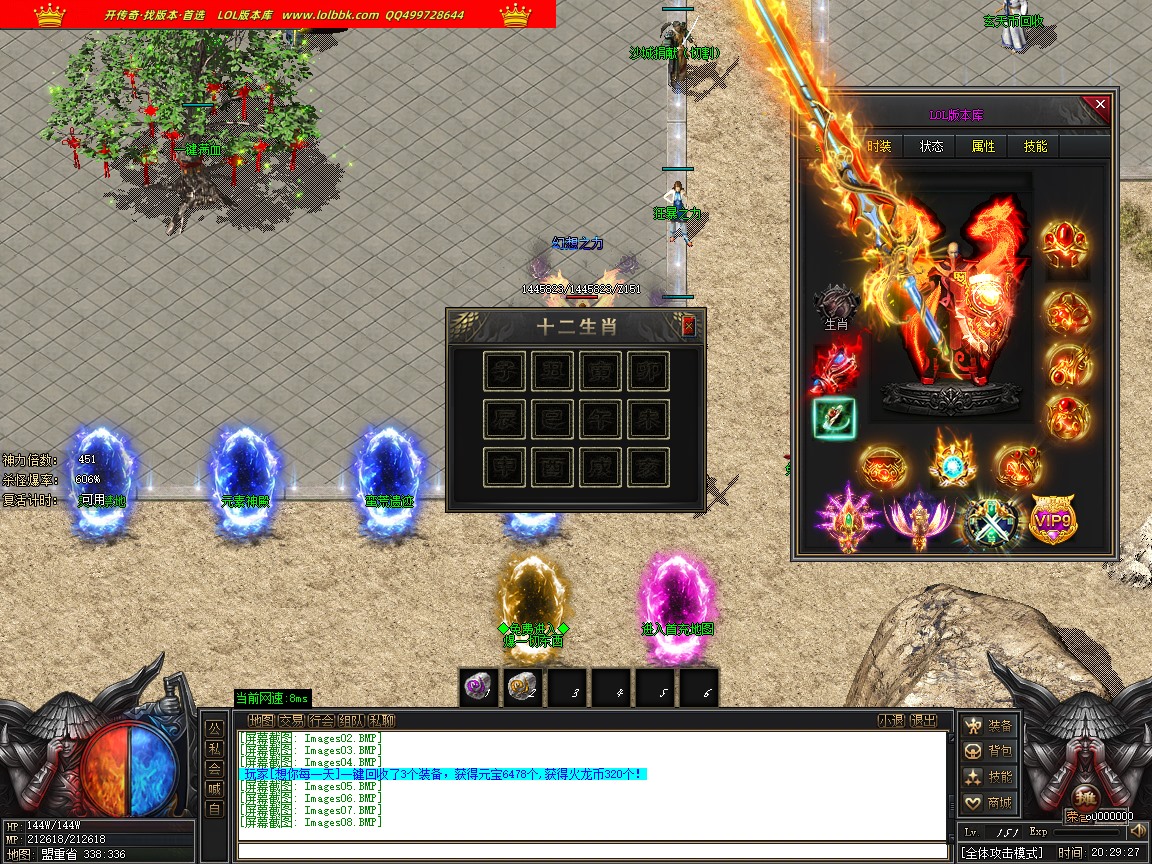Select the 亥 zodiac slot
The image size is (1152, 864).
tap(648, 467)
